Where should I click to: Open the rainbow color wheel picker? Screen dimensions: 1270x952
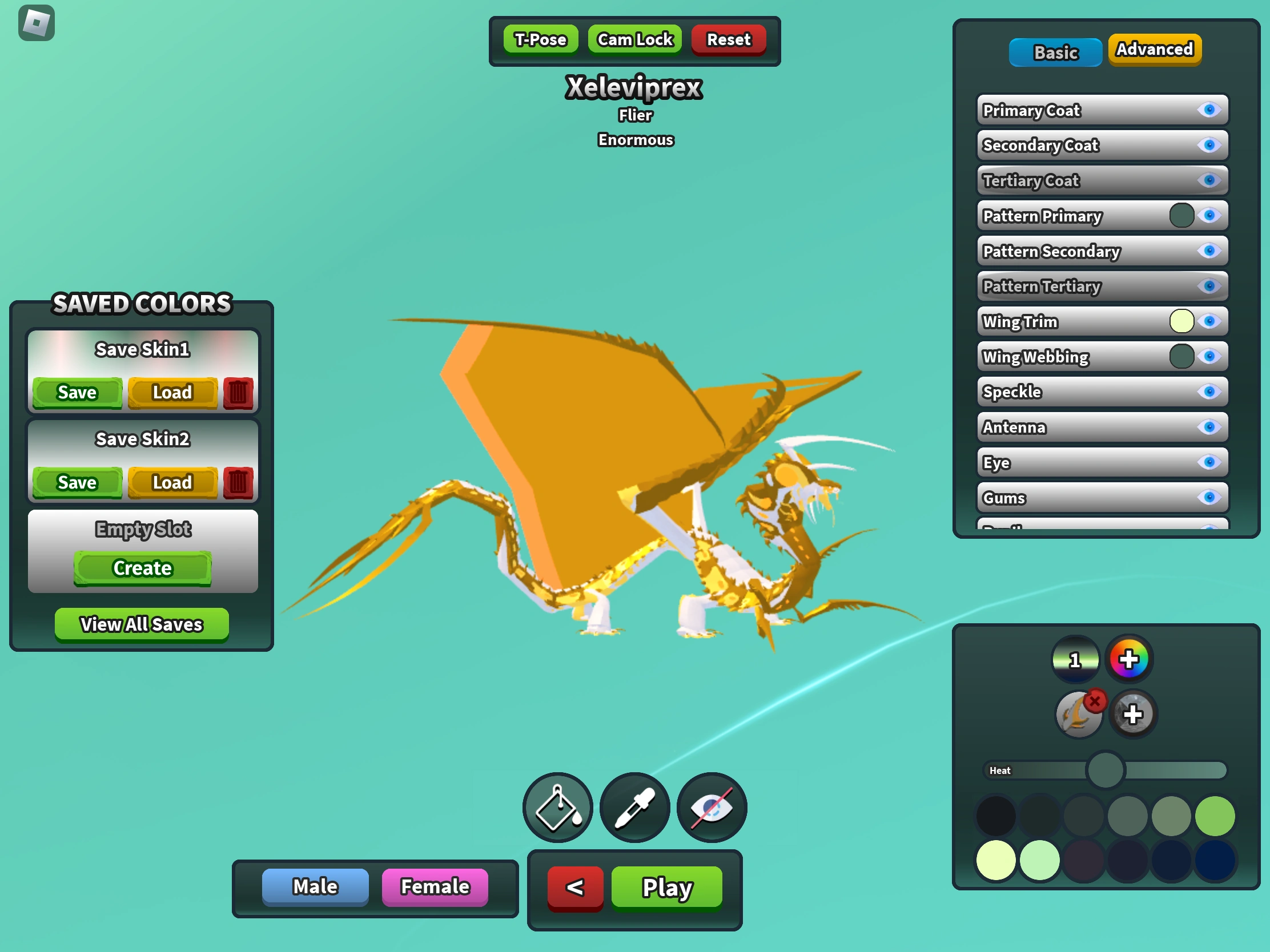point(1130,659)
